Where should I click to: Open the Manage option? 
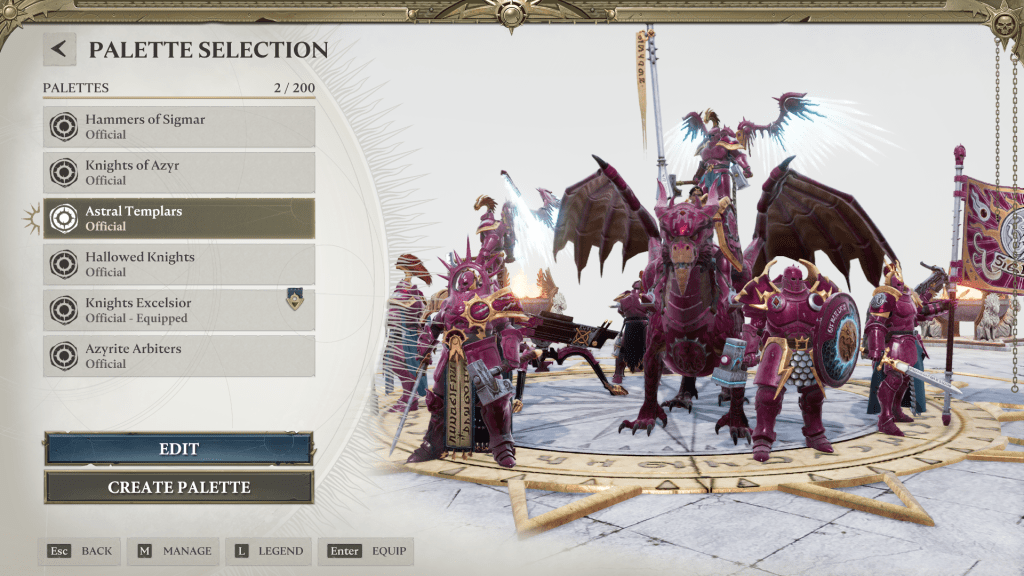(x=173, y=551)
